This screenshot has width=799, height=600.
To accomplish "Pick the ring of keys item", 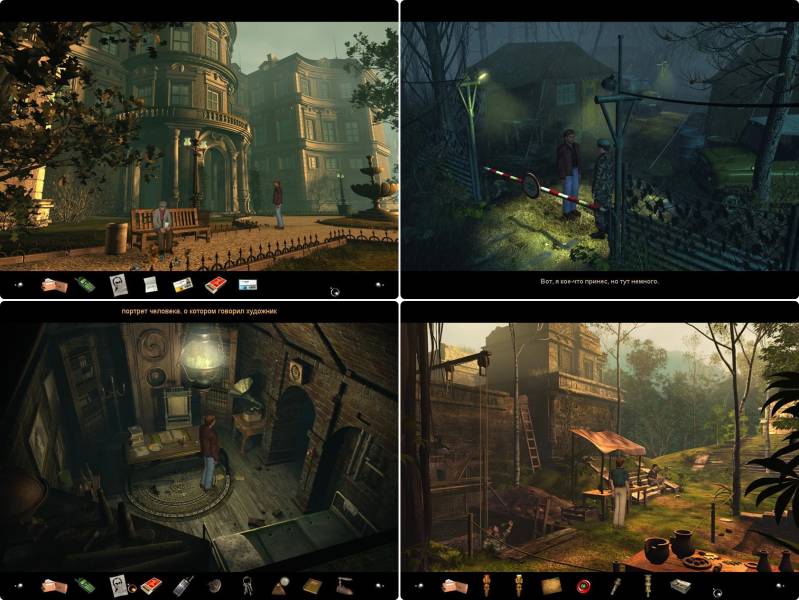I will [x=247, y=586].
